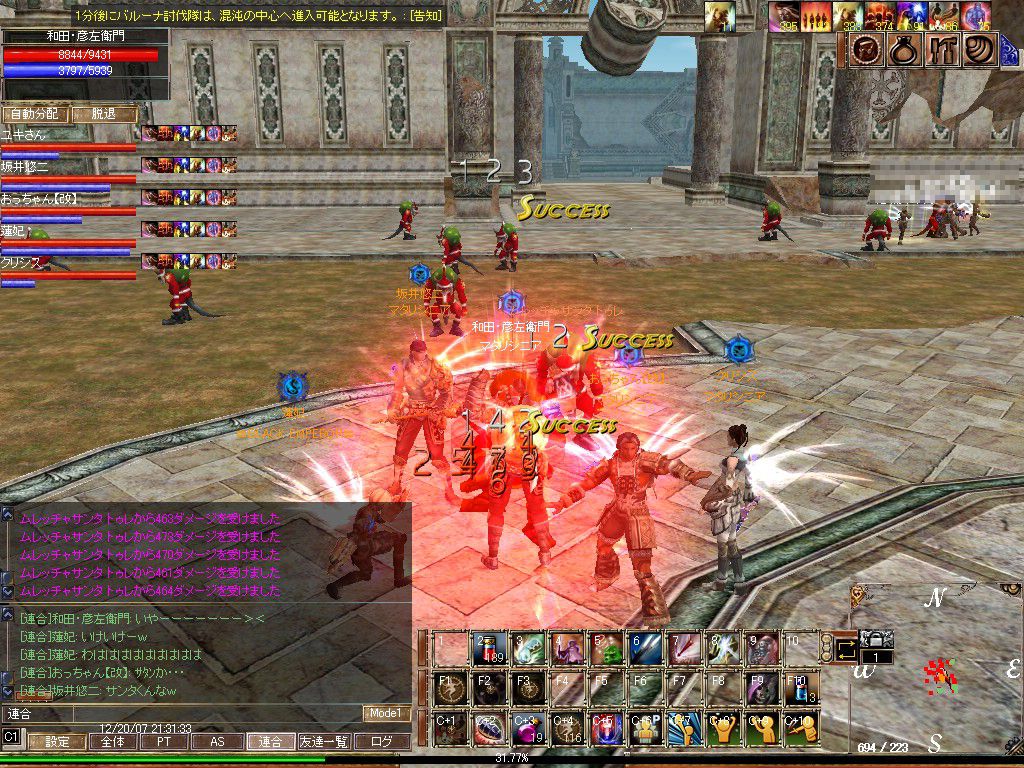Open the 友達一覧 friends list
1024x768 pixels.
(x=325, y=742)
